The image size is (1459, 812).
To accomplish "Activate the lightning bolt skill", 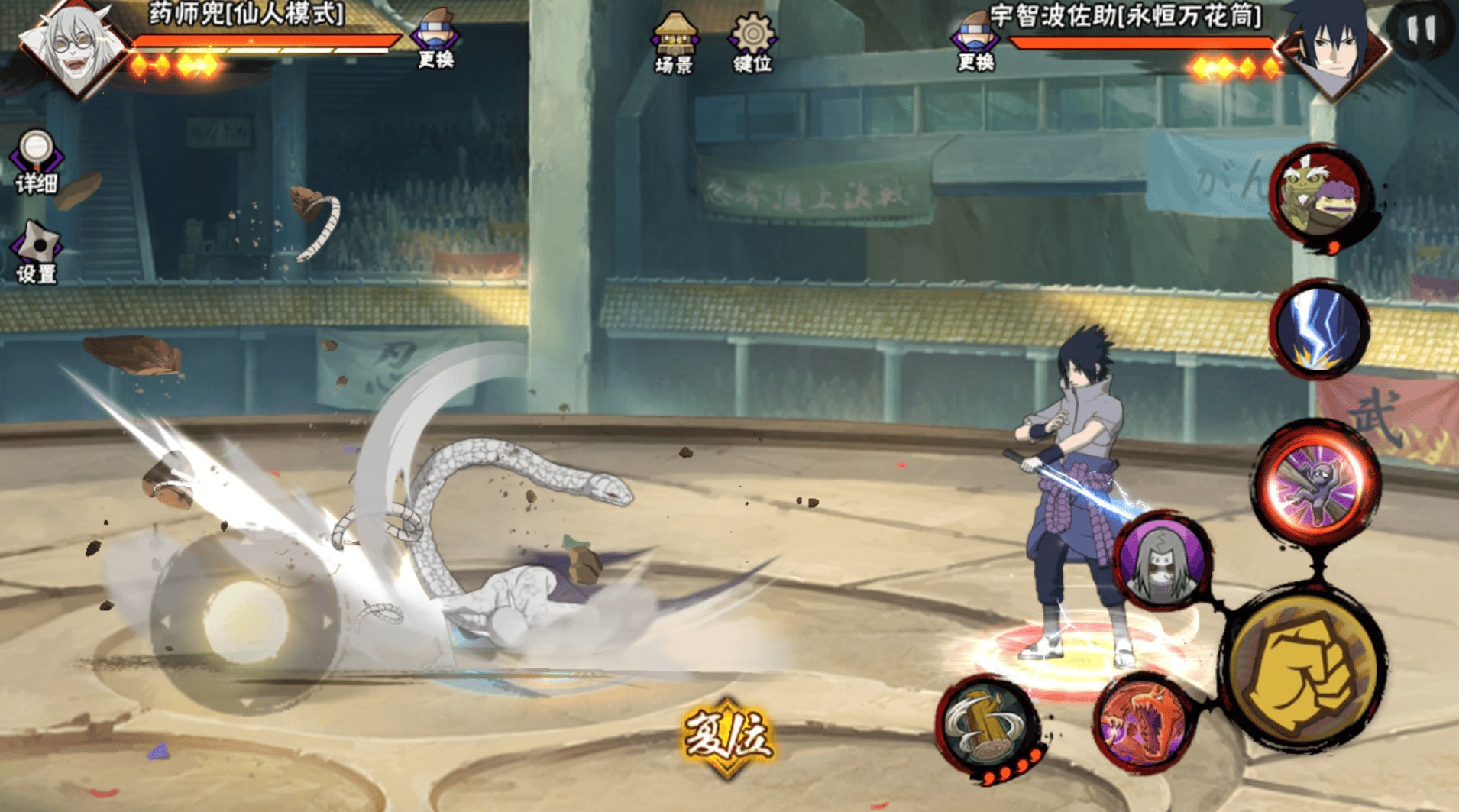I will click(1319, 328).
